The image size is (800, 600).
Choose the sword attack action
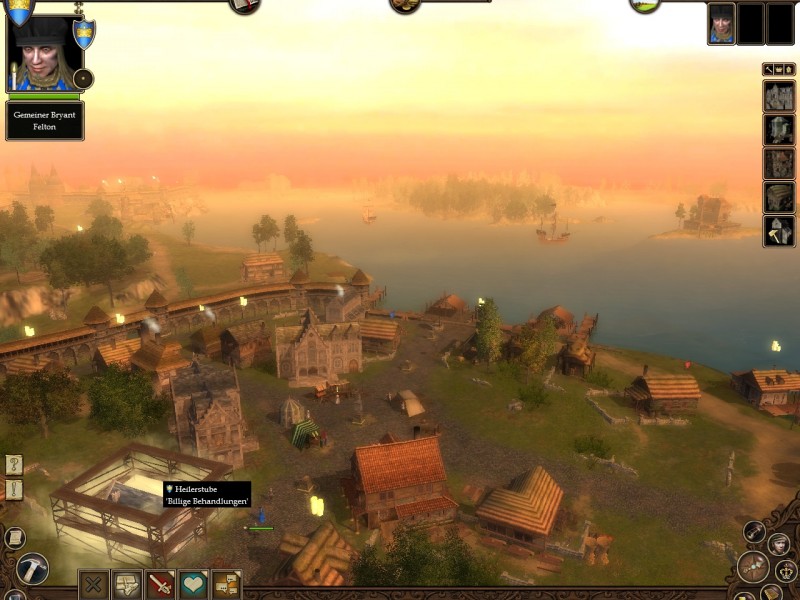pyautogui.click(x=160, y=584)
